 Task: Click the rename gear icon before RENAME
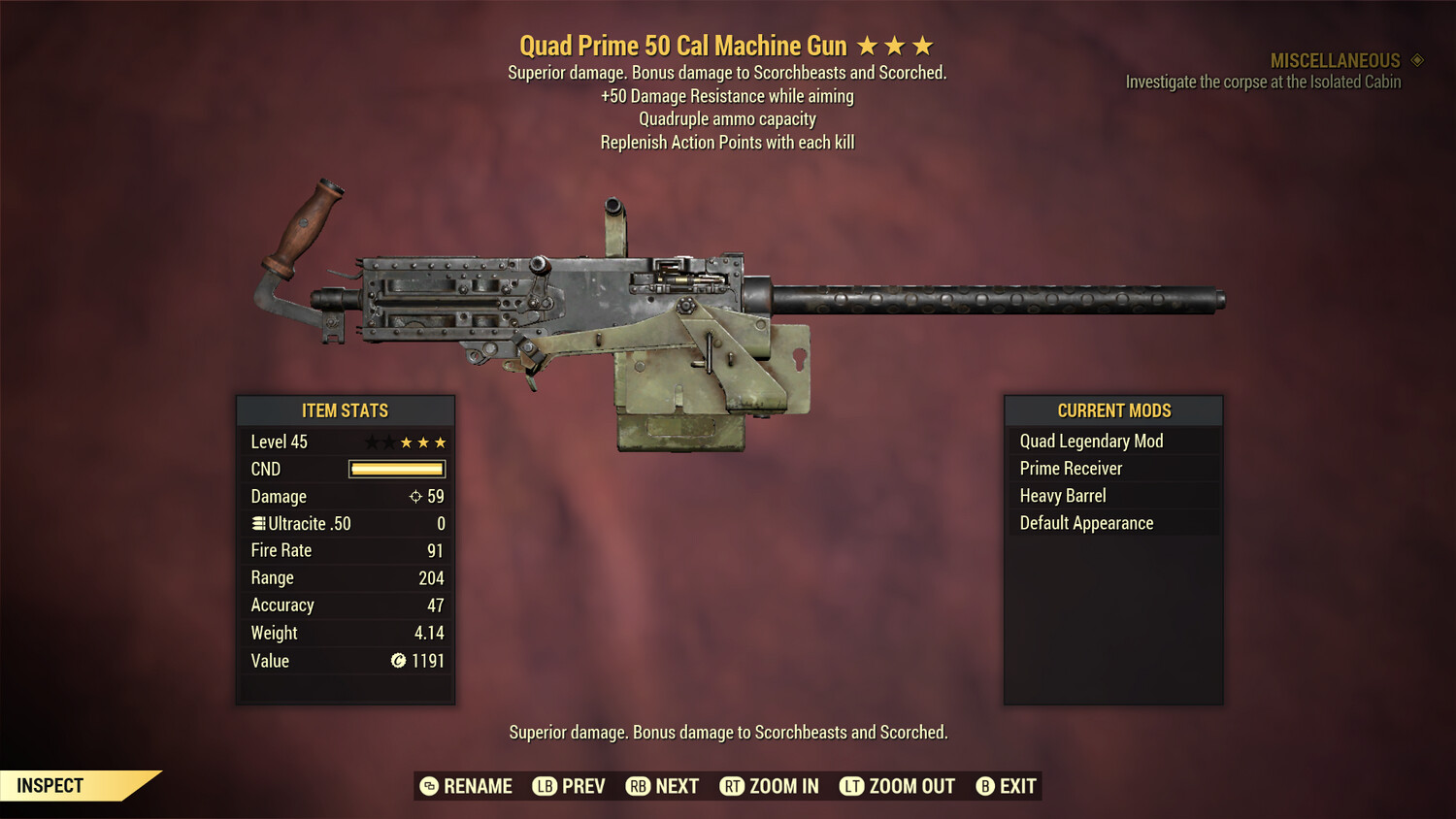pos(428,786)
